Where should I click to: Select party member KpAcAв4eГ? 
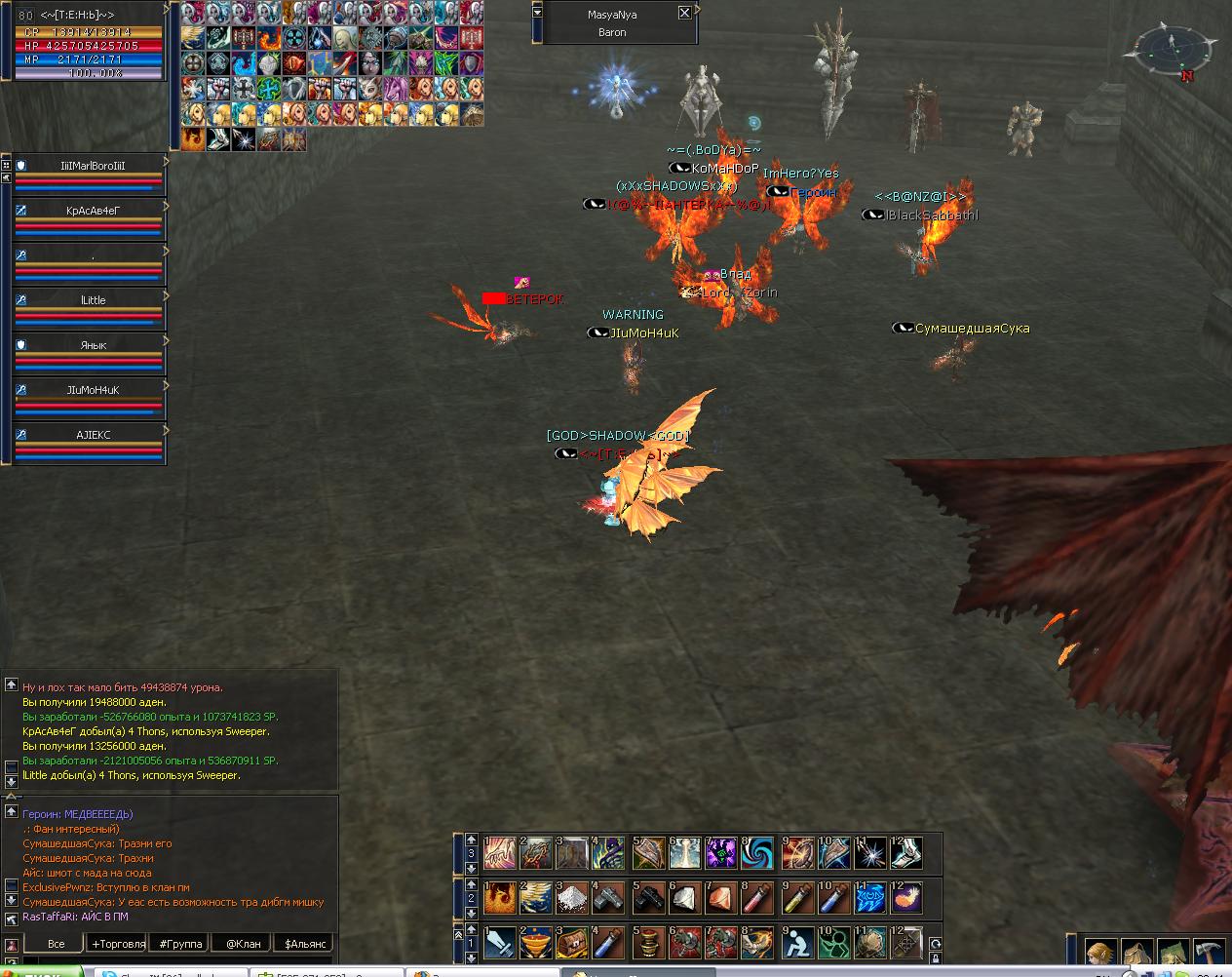click(93, 211)
